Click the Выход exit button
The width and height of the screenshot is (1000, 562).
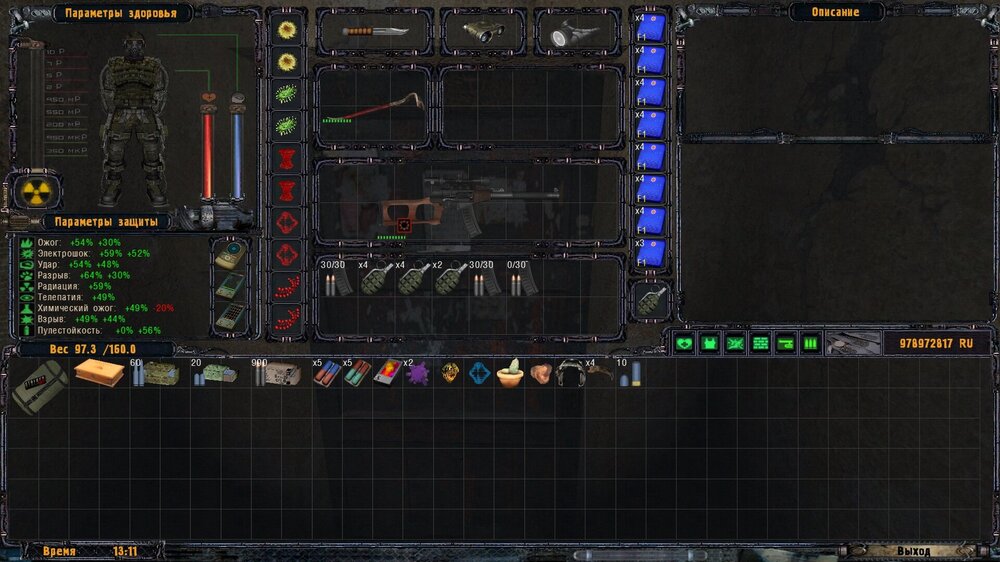(915, 551)
